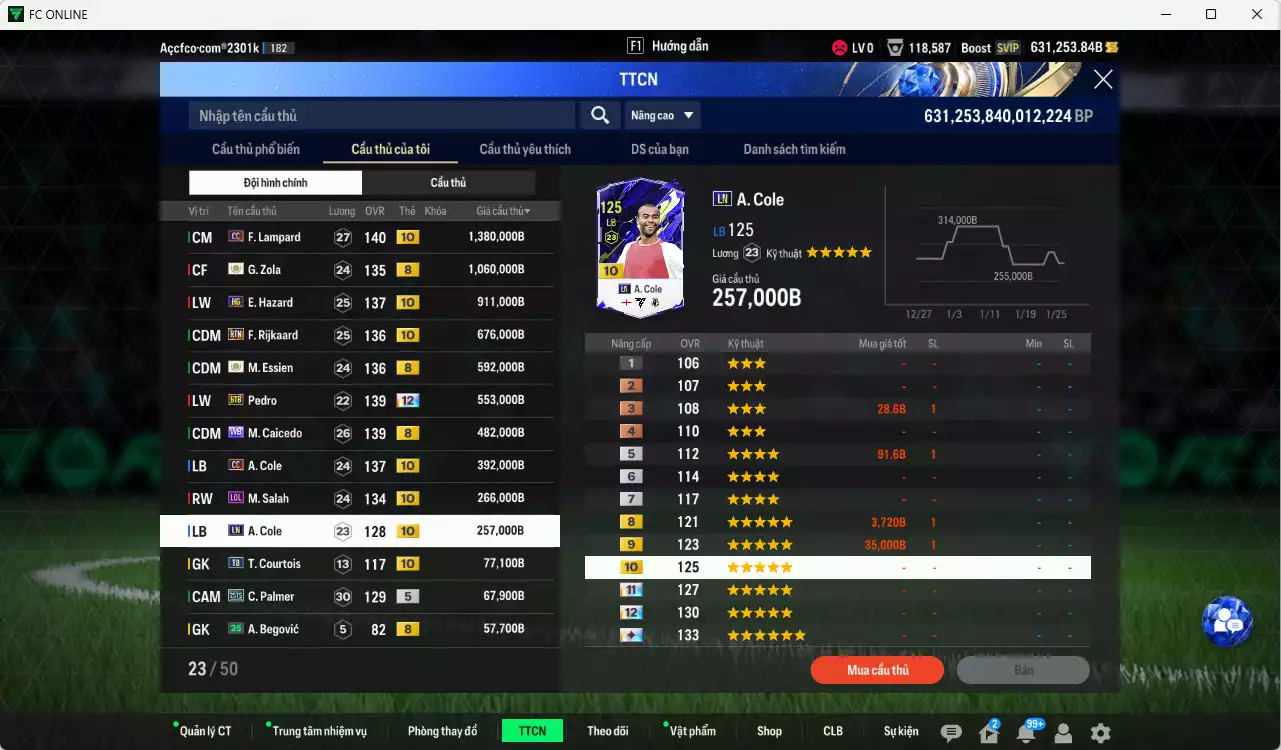Open the Vật phẩm menu item
This screenshot has height=750, width=1281.
point(691,731)
